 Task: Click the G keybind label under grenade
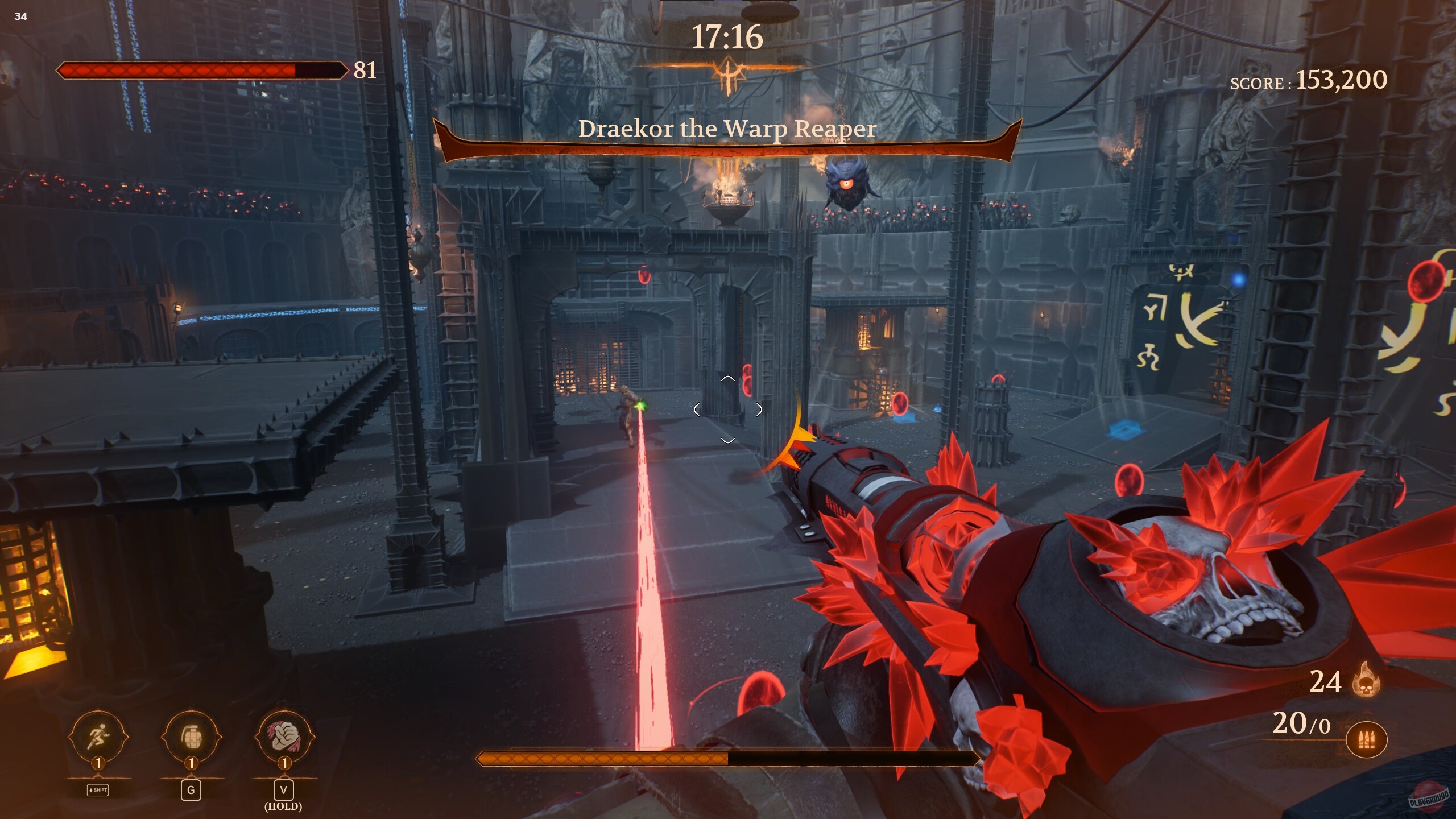point(191,789)
